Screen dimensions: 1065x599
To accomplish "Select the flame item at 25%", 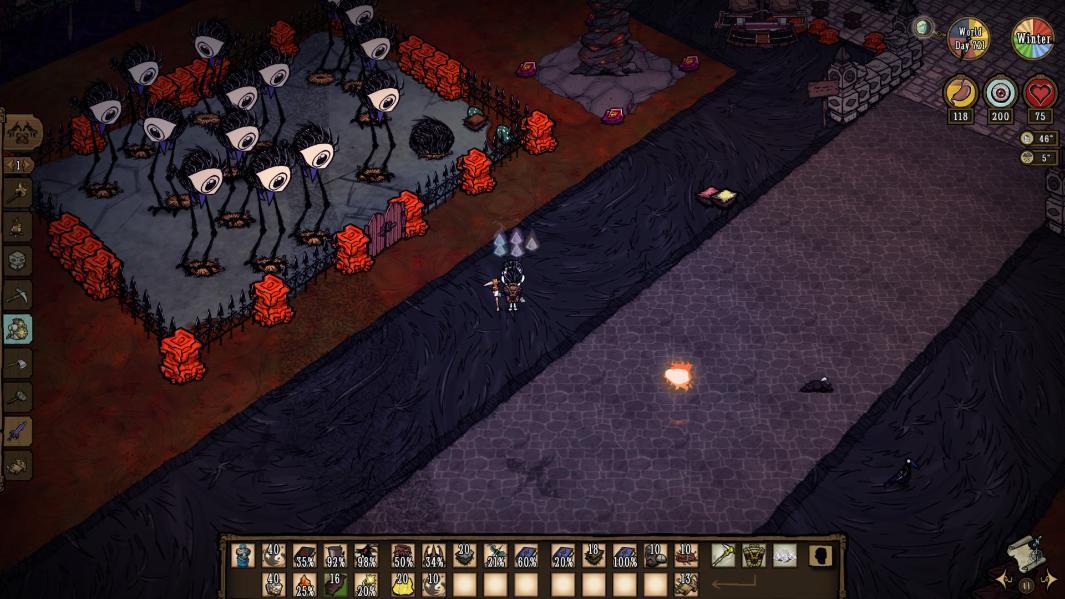I will pyautogui.click(x=304, y=584).
